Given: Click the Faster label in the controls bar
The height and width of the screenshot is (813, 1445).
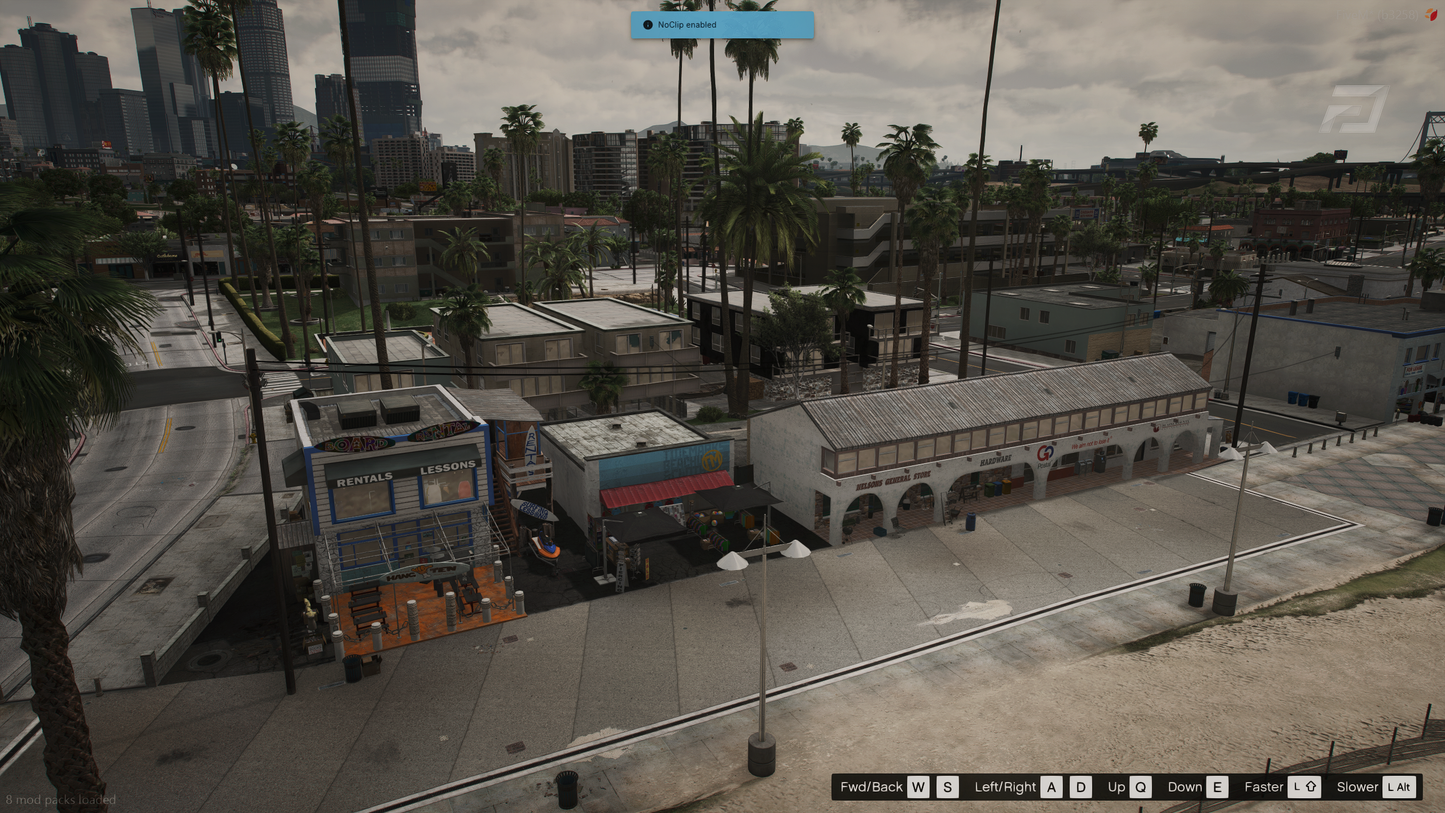Looking at the screenshot, I should tap(1264, 787).
